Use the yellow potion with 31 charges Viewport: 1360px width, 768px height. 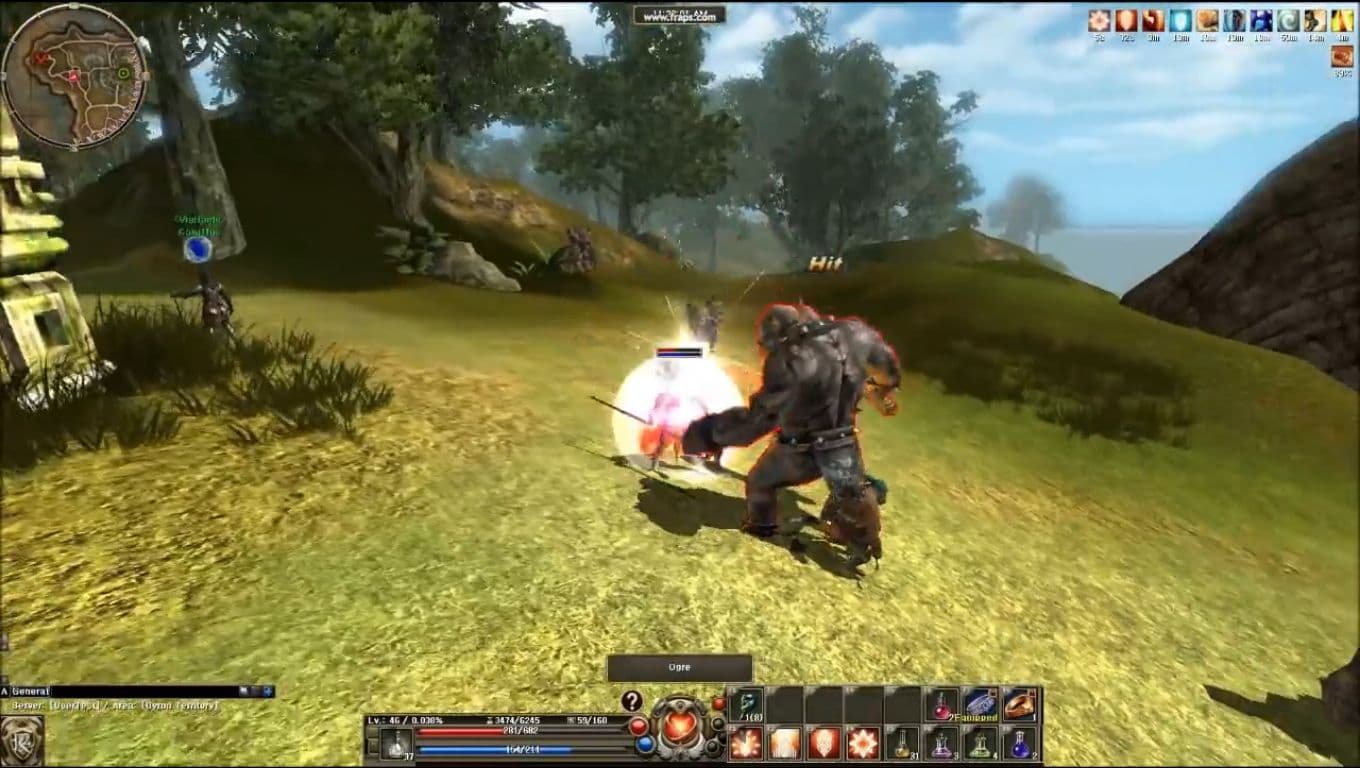901,743
